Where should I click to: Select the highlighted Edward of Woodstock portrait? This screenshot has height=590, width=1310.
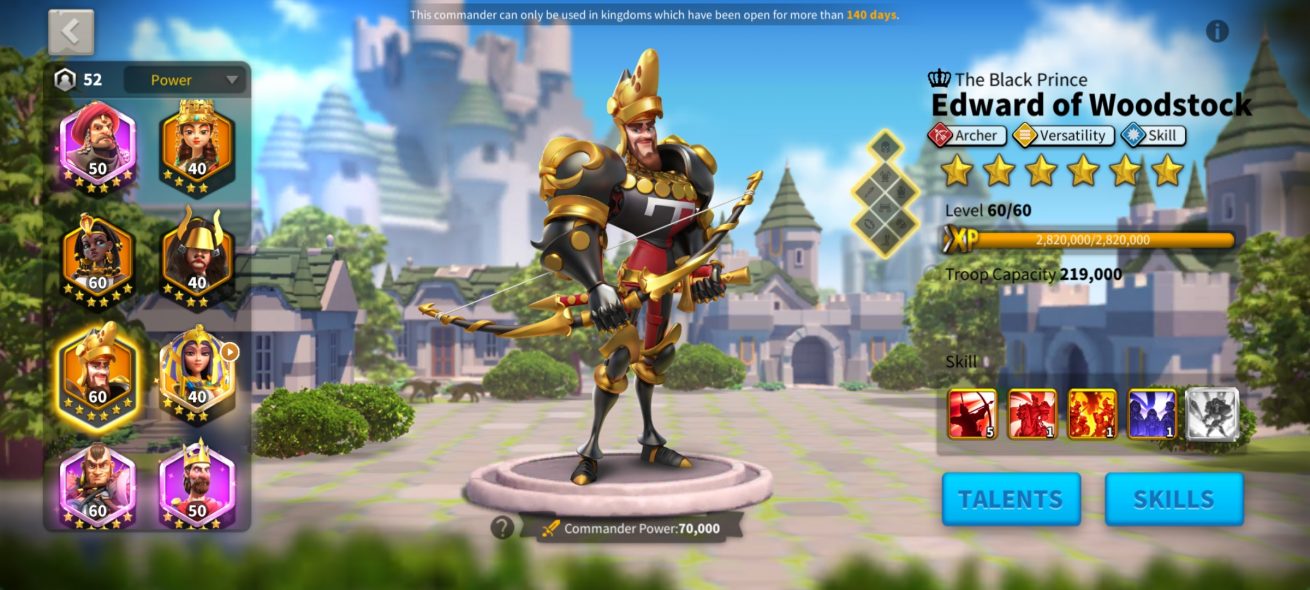(x=97, y=373)
